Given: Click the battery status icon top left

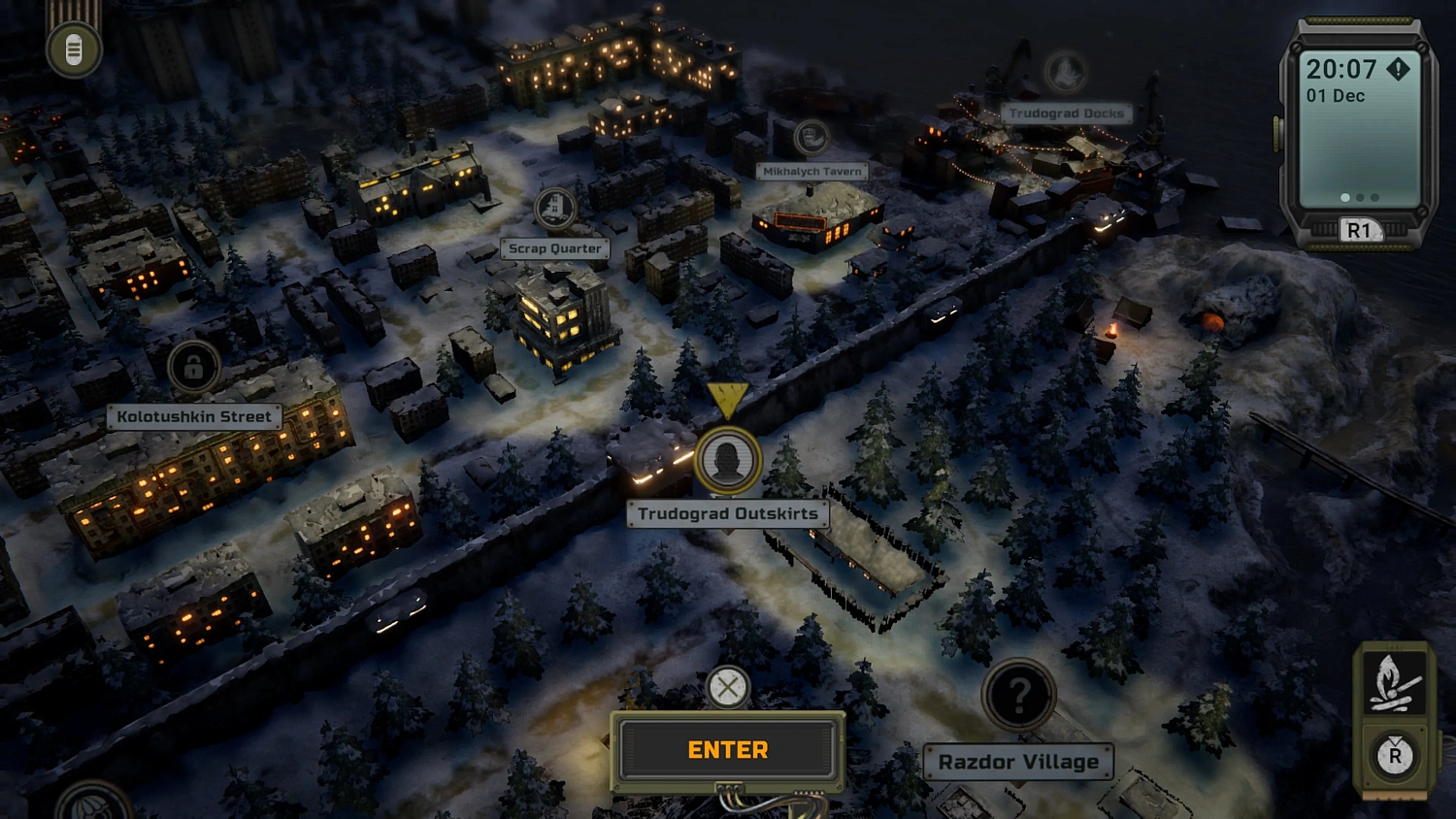Looking at the screenshot, I should tap(73, 48).
